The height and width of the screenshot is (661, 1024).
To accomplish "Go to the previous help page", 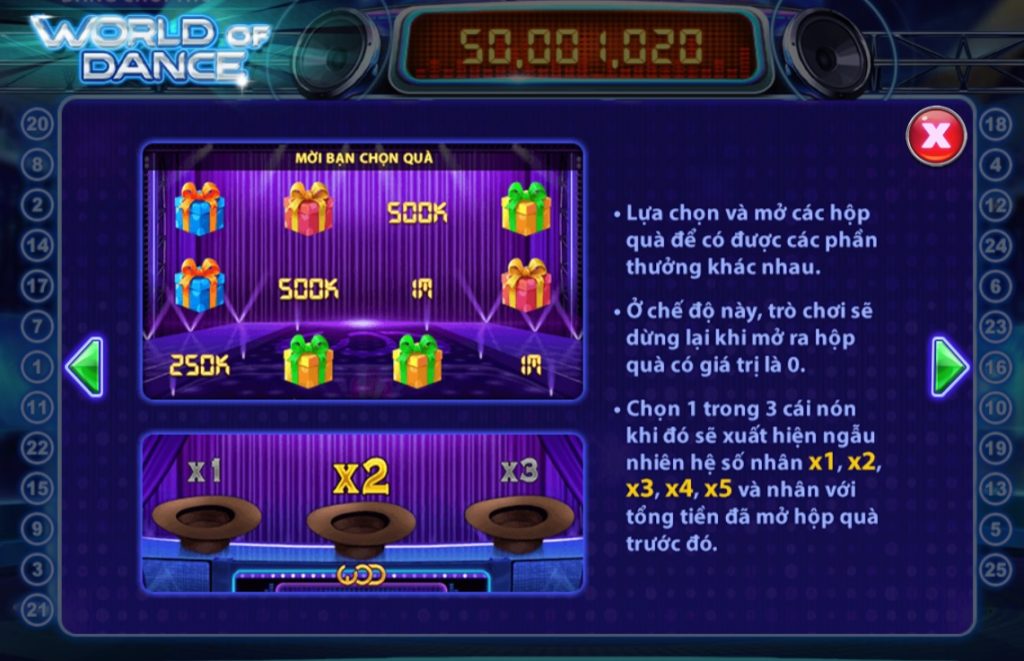I will pyautogui.click(x=84, y=367).
